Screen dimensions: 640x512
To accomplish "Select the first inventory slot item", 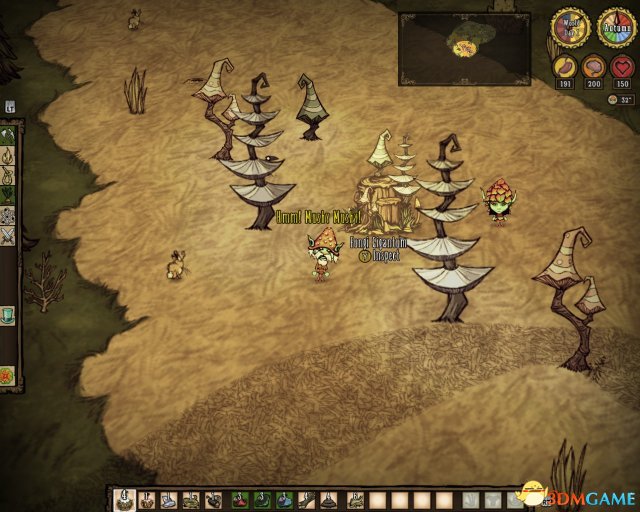I will click(125, 499).
